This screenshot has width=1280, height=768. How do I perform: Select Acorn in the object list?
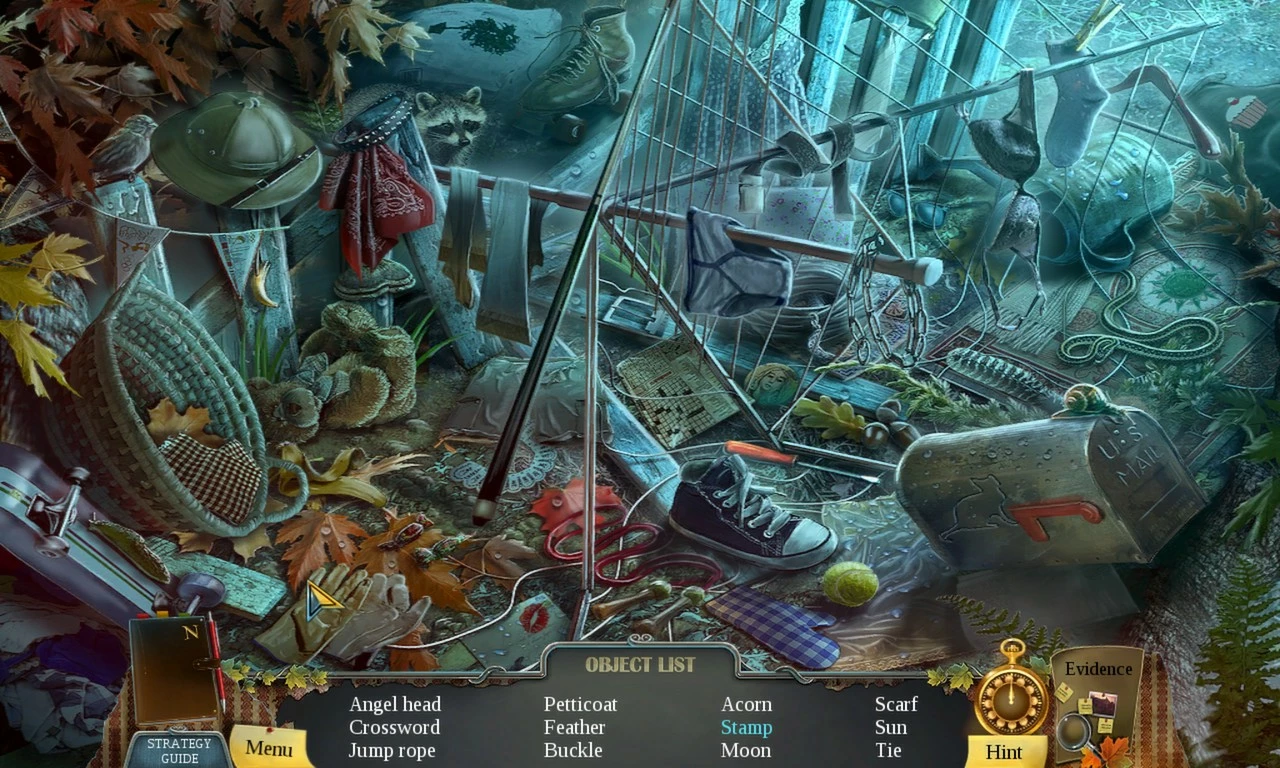[x=746, y=704]
